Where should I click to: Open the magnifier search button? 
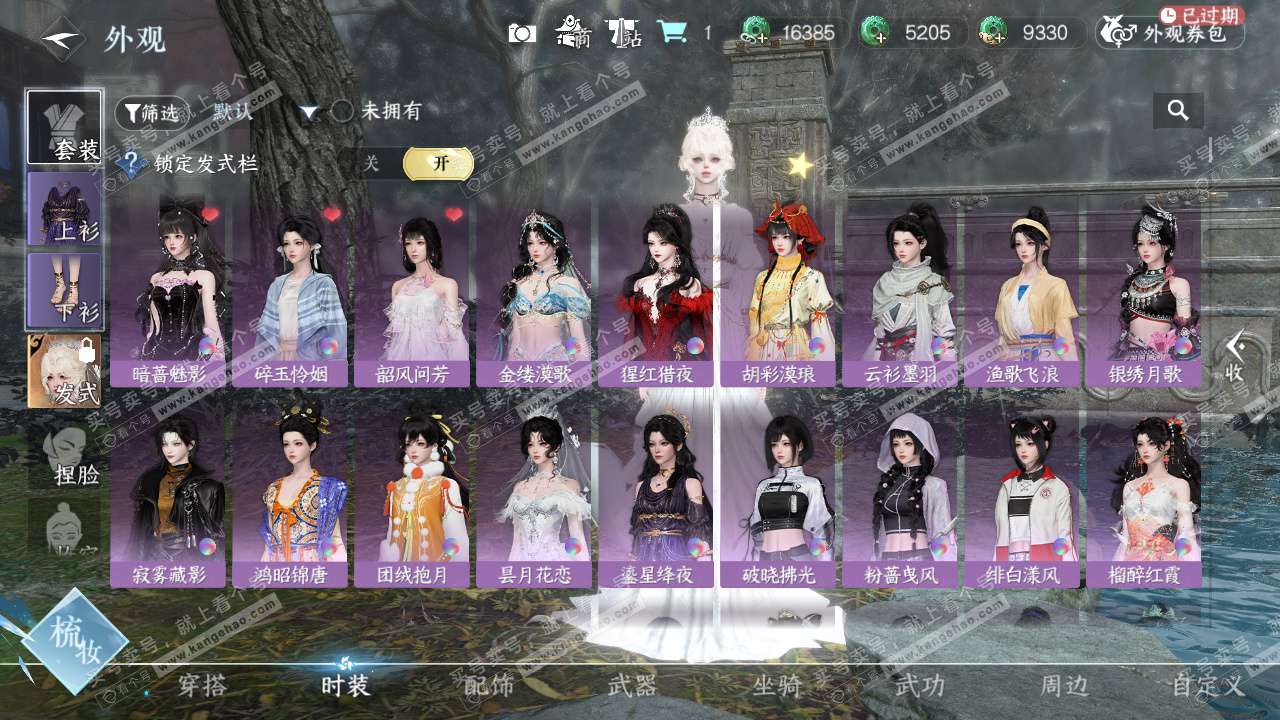[x=1178, y=111]
